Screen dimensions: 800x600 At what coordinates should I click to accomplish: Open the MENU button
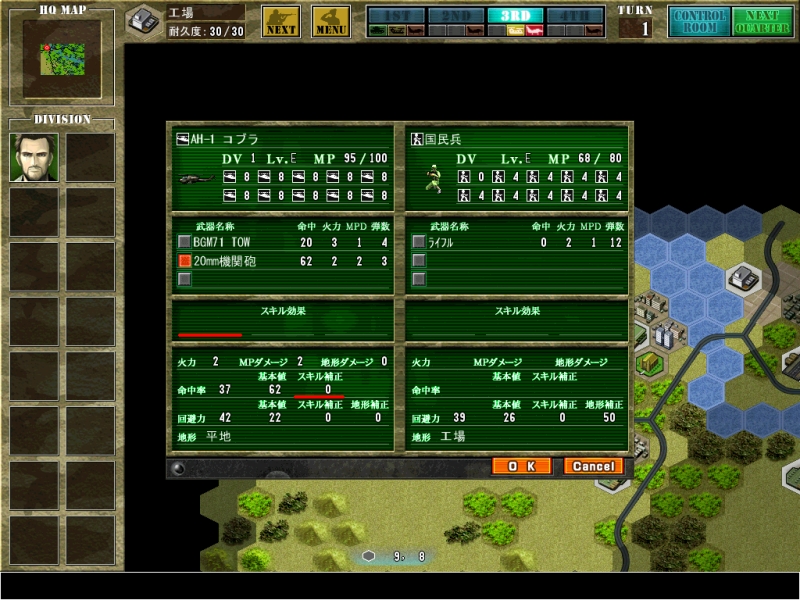(331, 21)
